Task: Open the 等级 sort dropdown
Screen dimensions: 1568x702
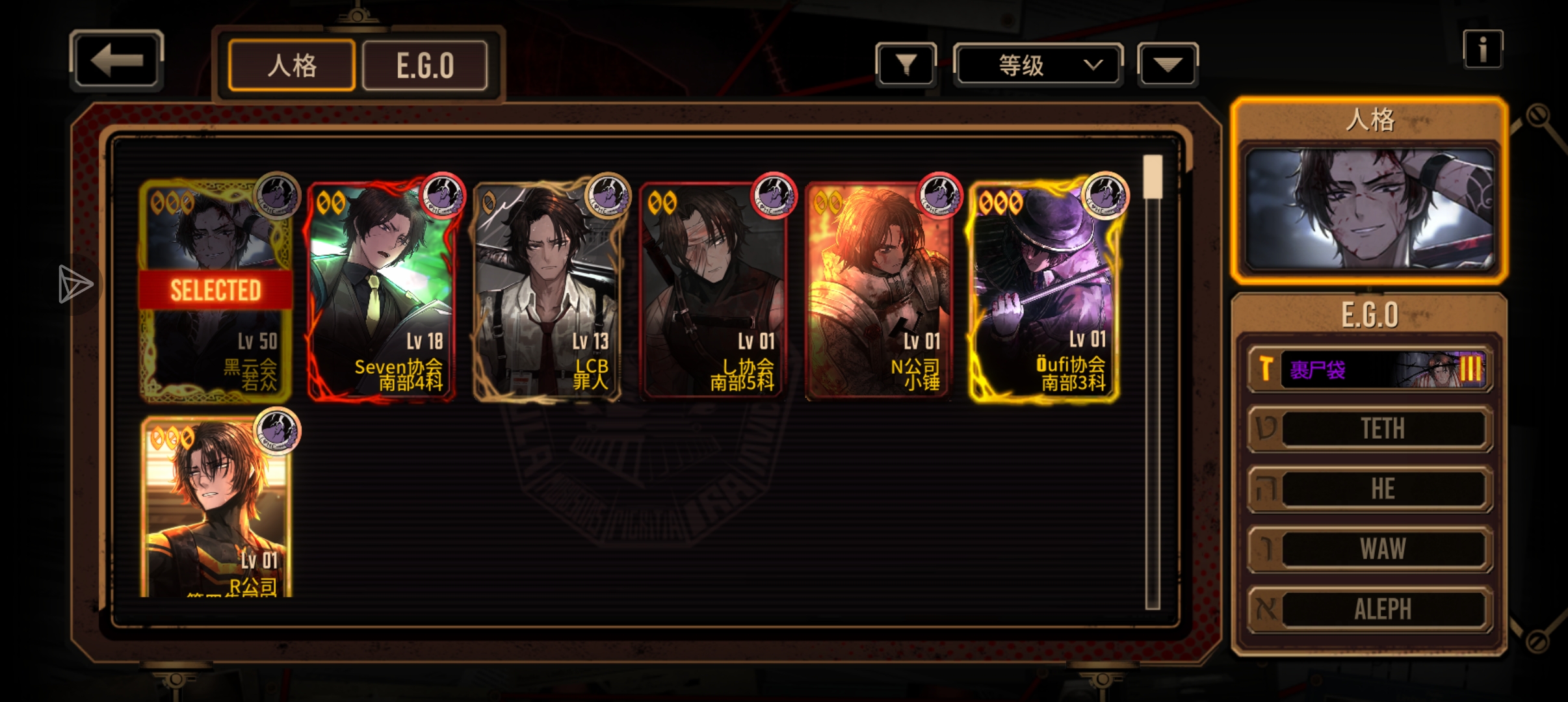Action: 1038,65
